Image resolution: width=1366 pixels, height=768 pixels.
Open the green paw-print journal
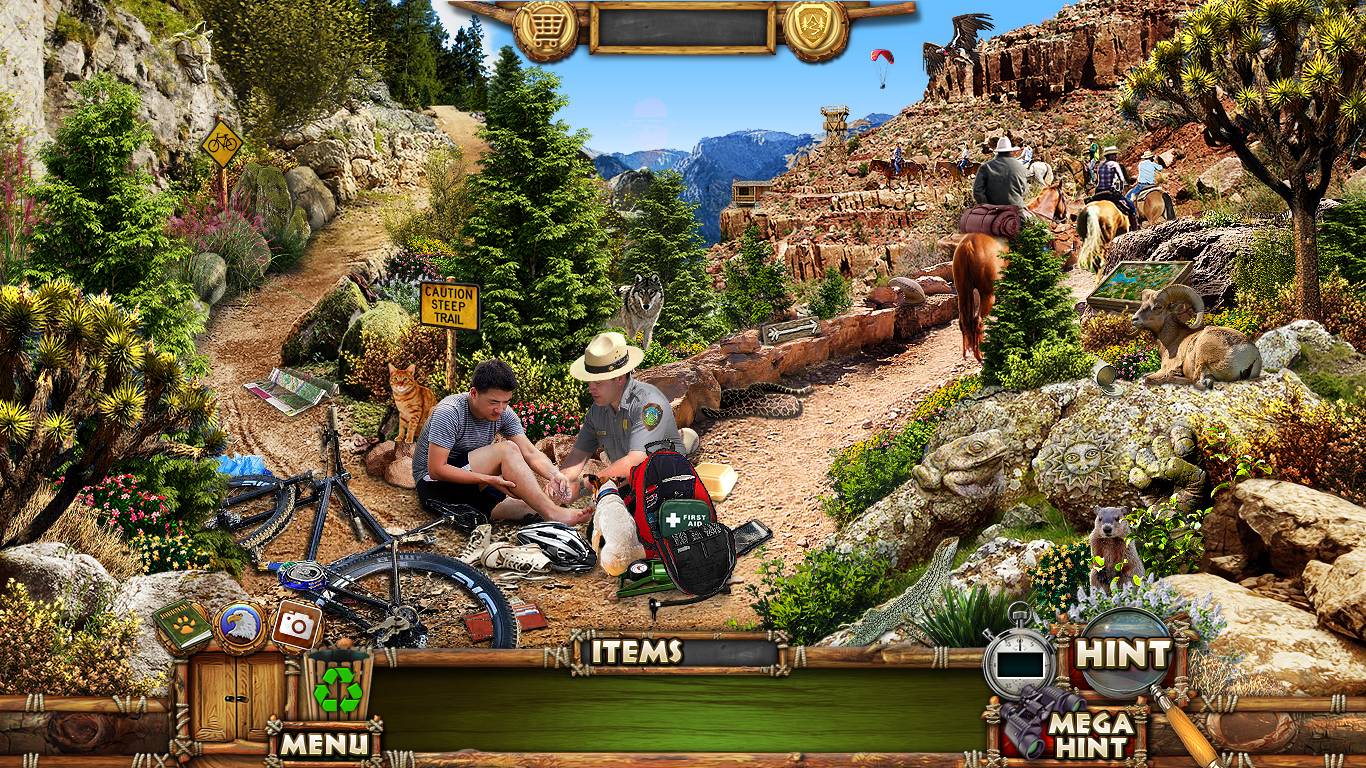pos(183,626)
